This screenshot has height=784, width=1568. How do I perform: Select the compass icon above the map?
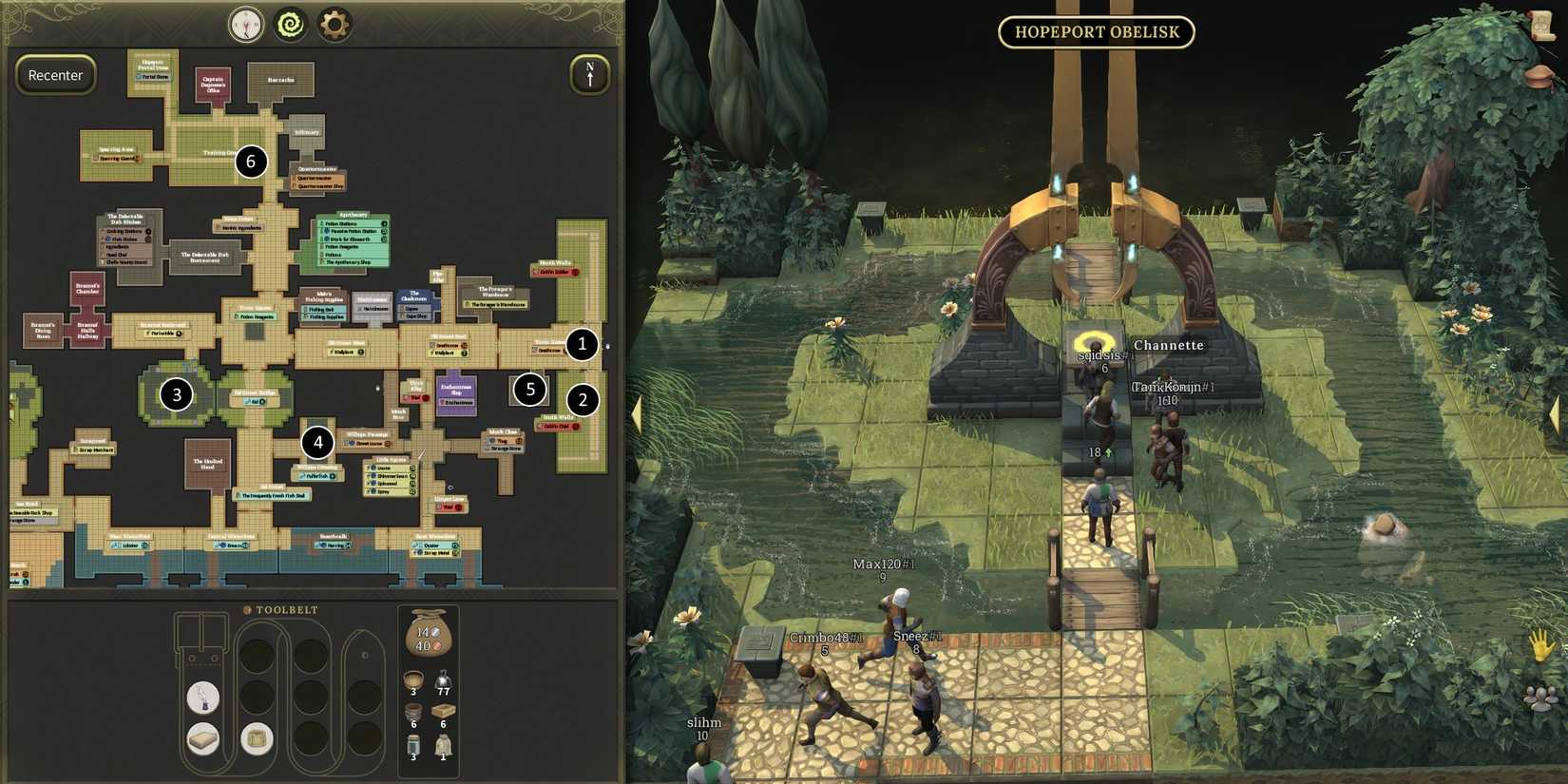point(244,25)
